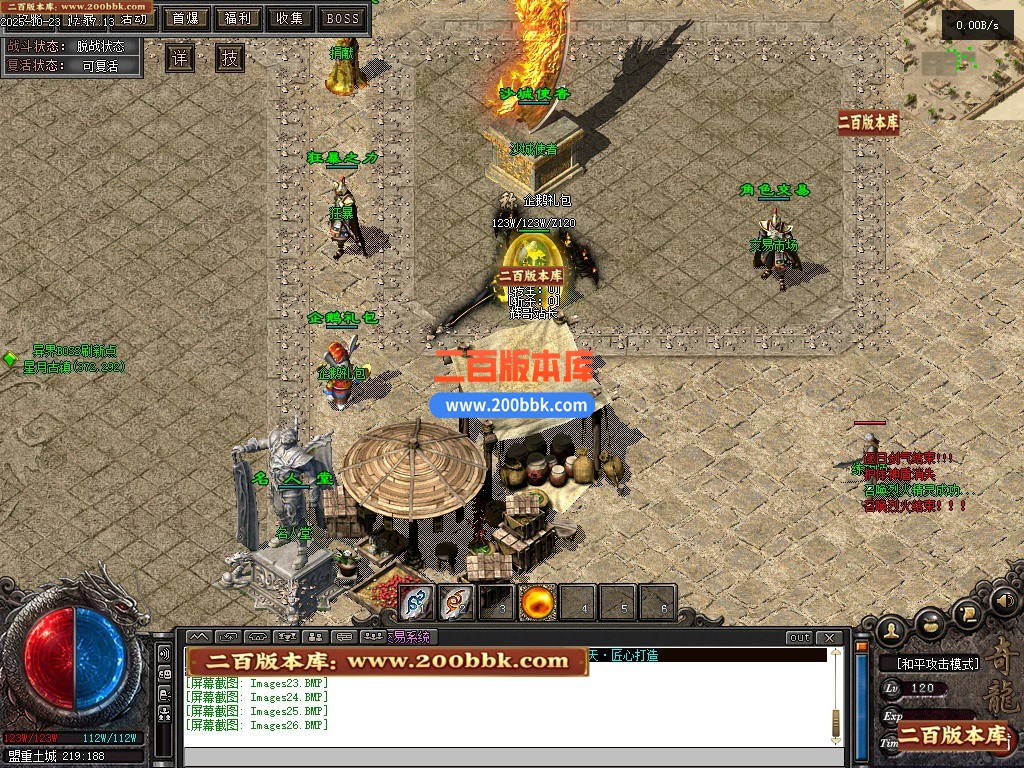Toggle the sound speaker icon
This screenshot has width=1024, height=768.
(1003, 602)
